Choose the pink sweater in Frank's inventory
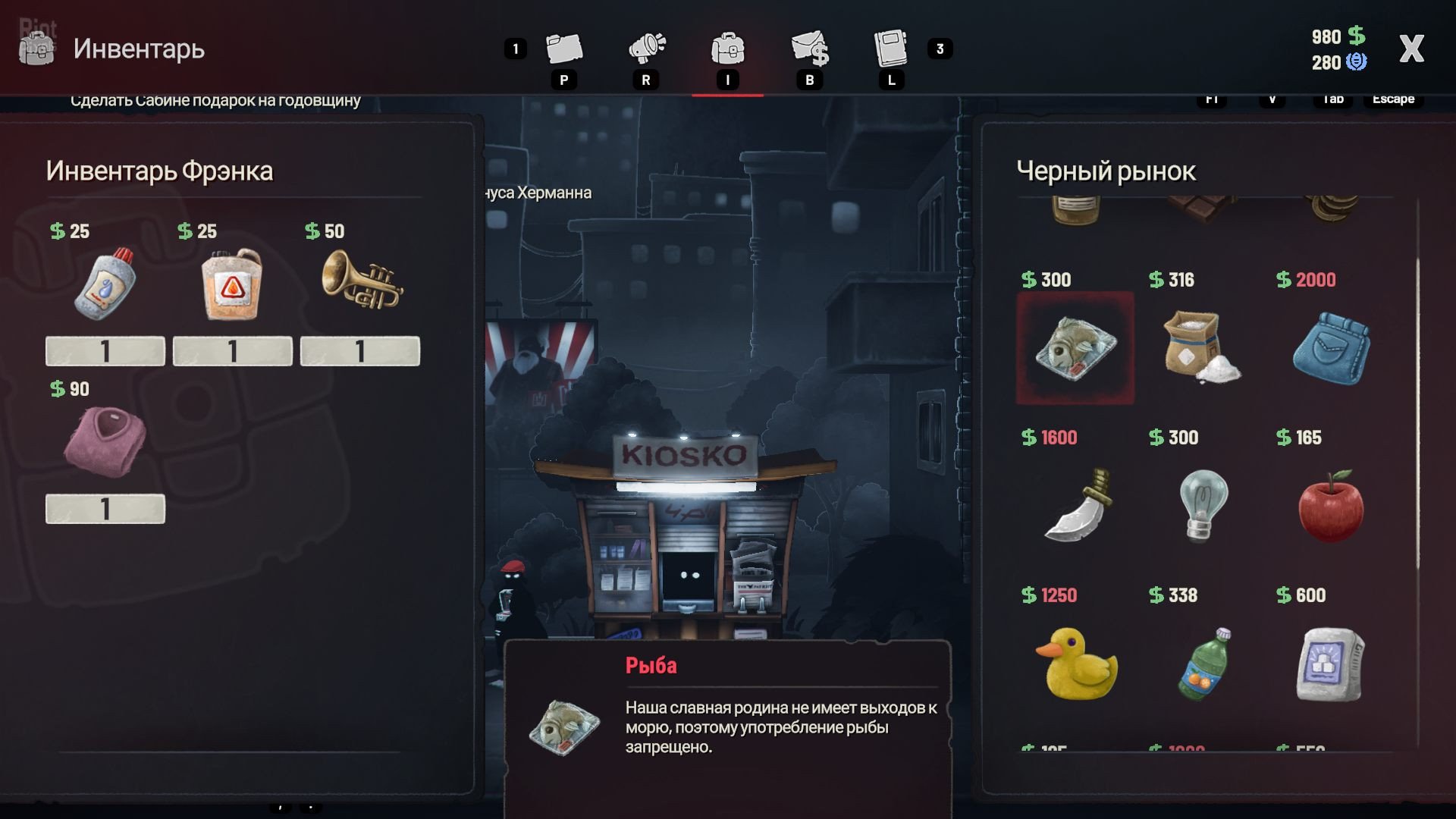The width and height of the screenshot is (1456, 819). tap(105, 440)
